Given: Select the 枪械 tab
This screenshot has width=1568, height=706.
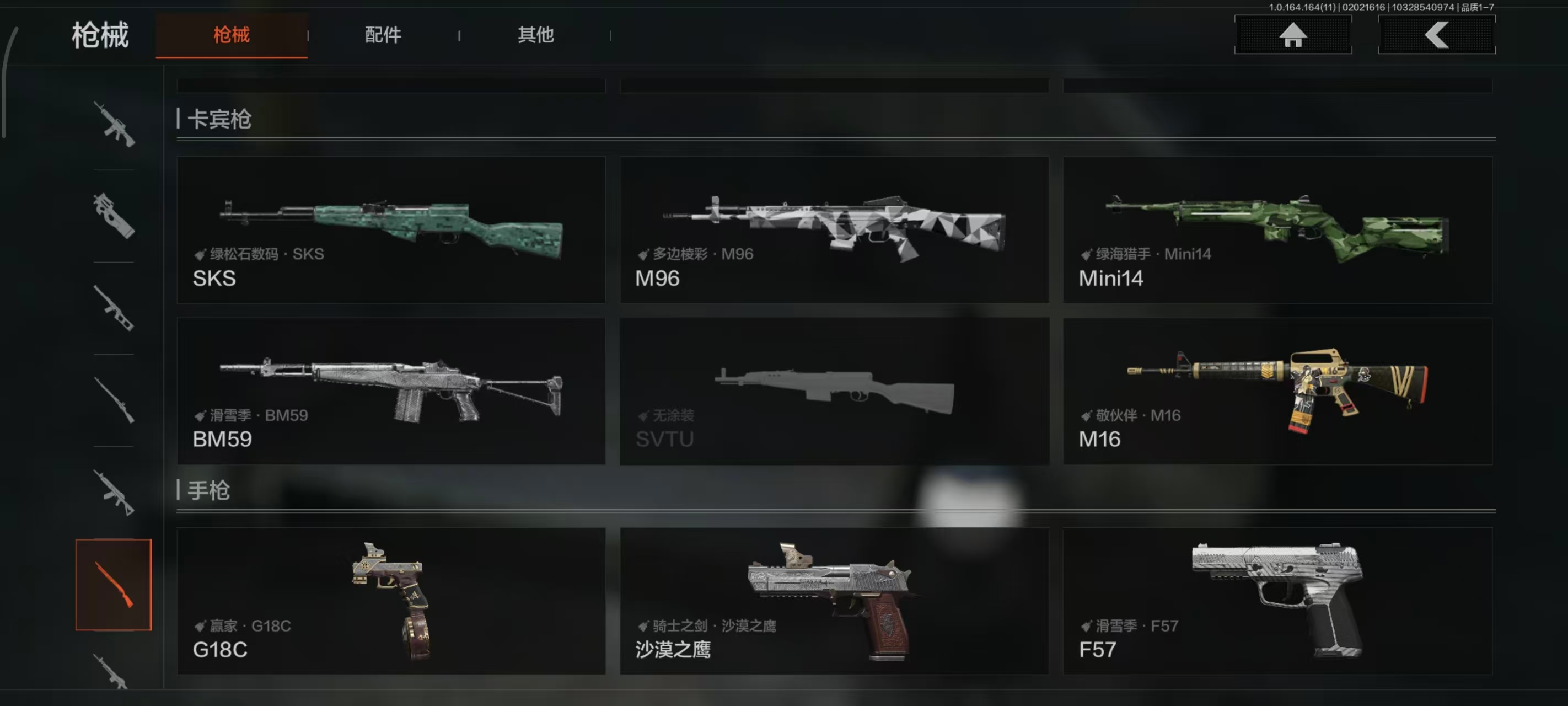Looking at the screenshot, I should 232,35.
